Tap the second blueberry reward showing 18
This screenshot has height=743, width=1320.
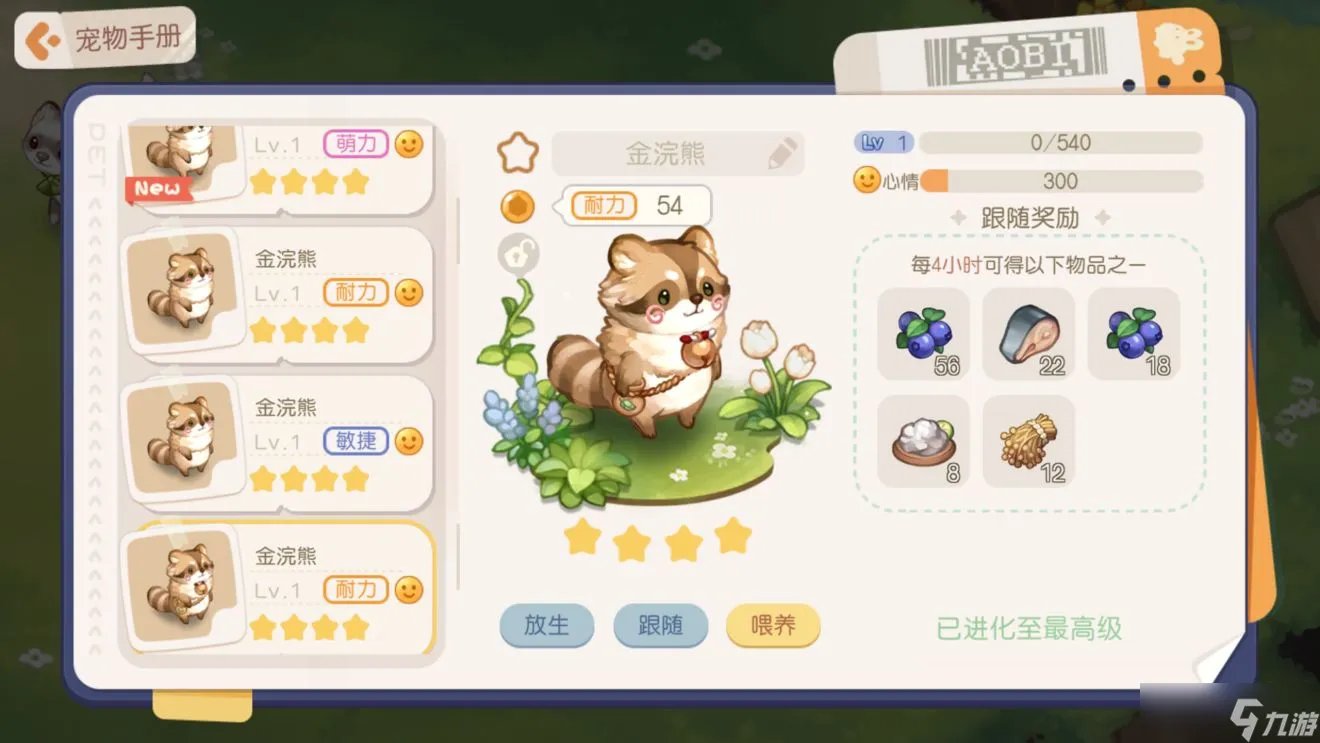tap(1135, 335)
